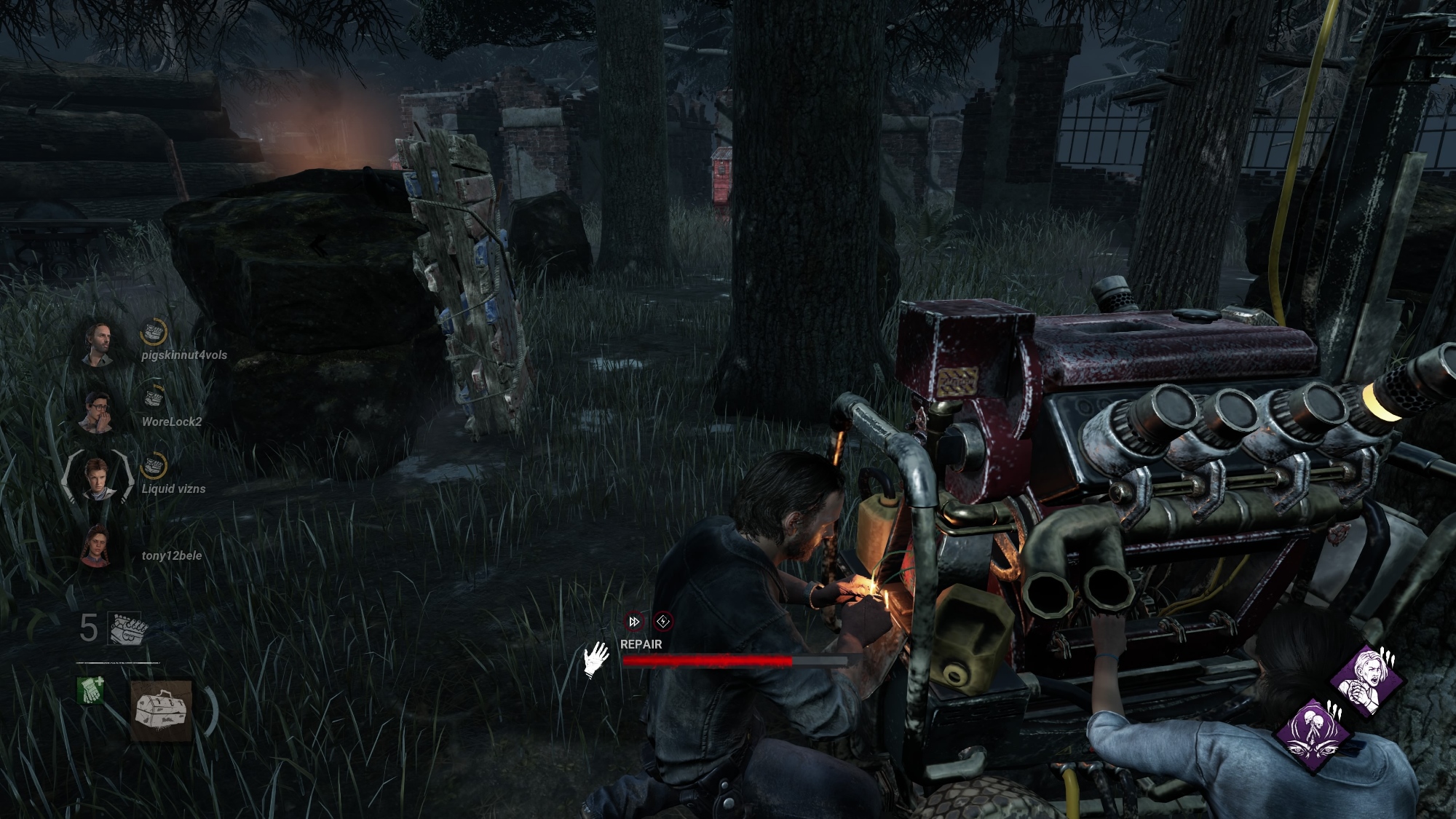Click the lightning bolt status effect icon
1456x819 pixels.
pos(662,621)
